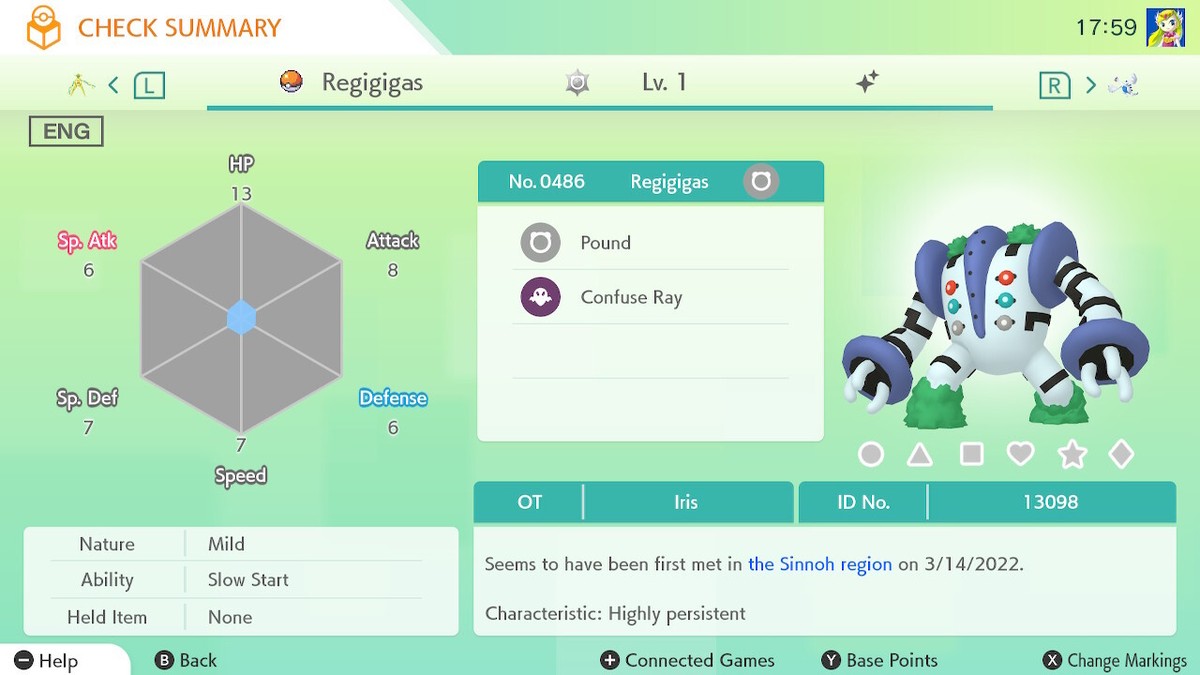Toggle the square marking
Viewport: 1200px width, 675px height.
(971, 455)
